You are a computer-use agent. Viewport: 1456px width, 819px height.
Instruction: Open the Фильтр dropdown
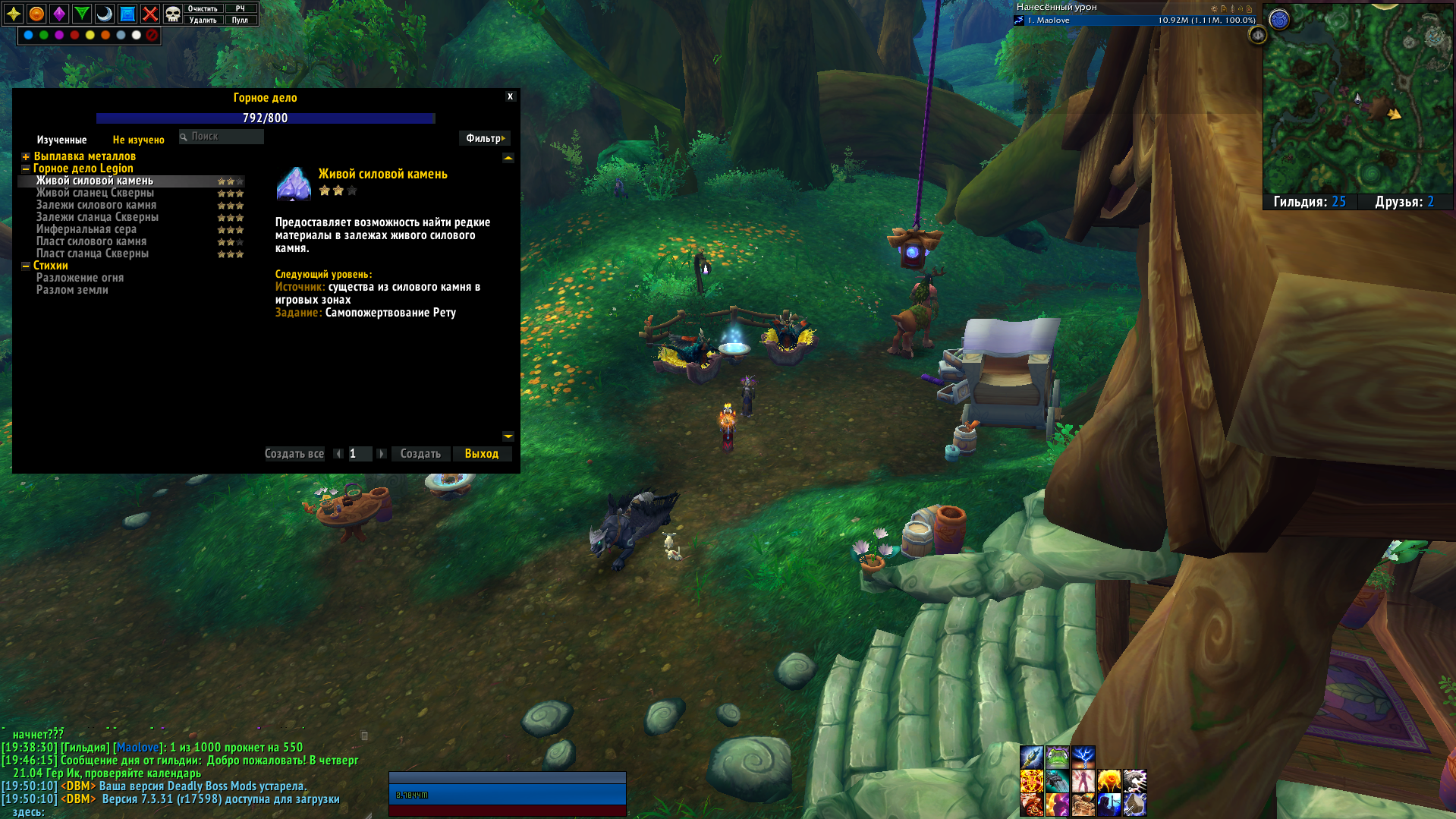pos(485,138)
